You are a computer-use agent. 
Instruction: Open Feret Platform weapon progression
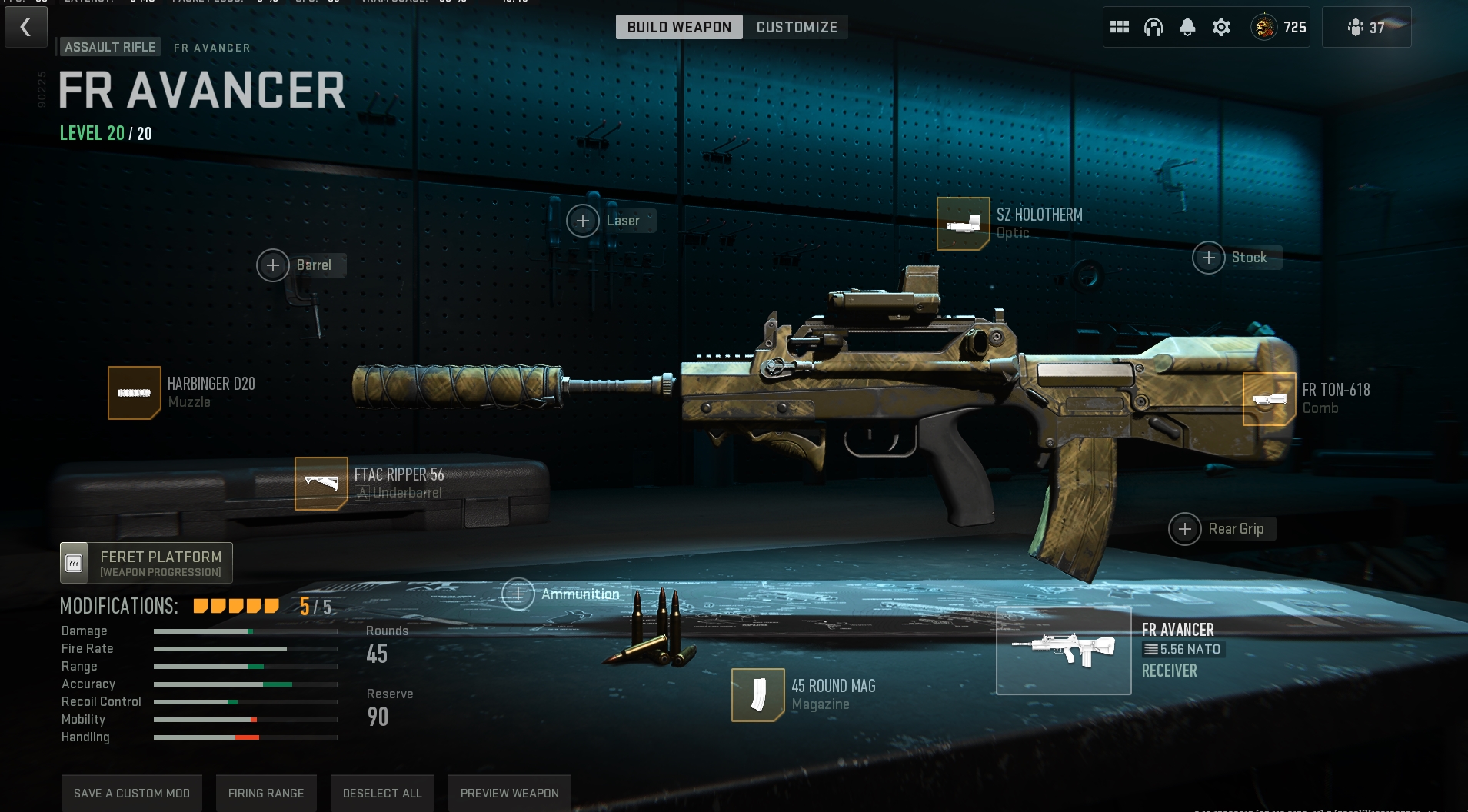(146, 563)
